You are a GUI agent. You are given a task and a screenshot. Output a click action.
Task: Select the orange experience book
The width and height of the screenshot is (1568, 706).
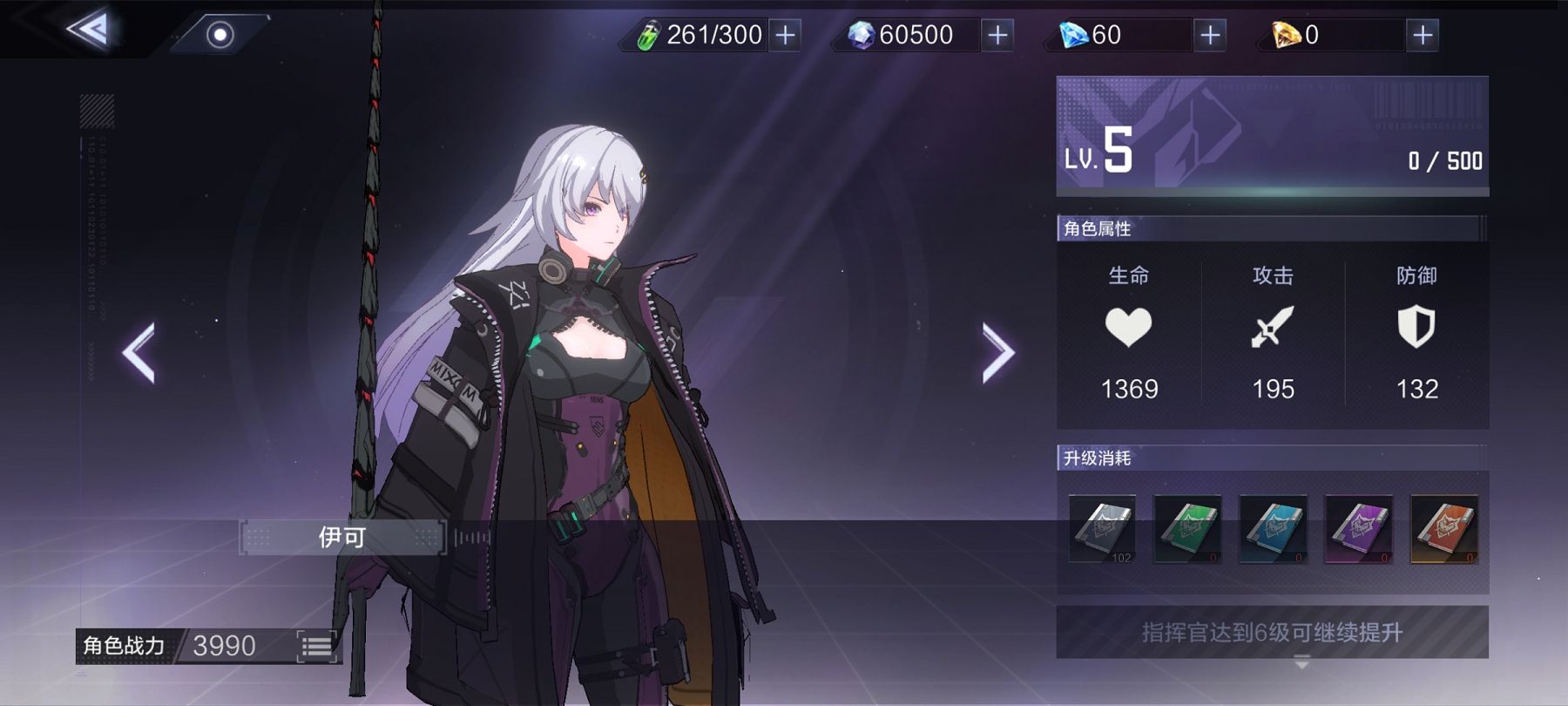coord(1443,529)
